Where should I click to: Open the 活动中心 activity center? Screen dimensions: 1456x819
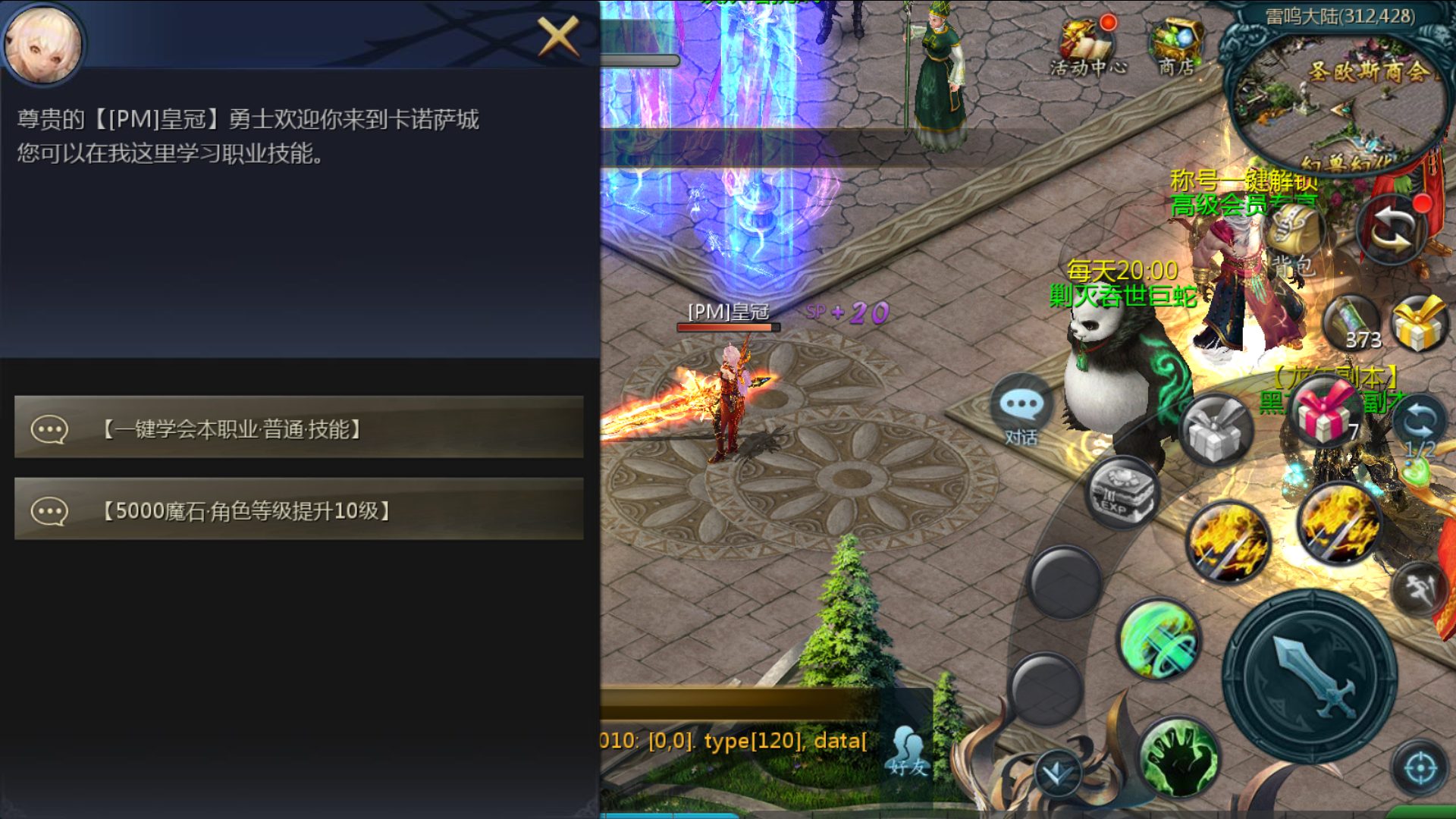[x=1087, y=47]
